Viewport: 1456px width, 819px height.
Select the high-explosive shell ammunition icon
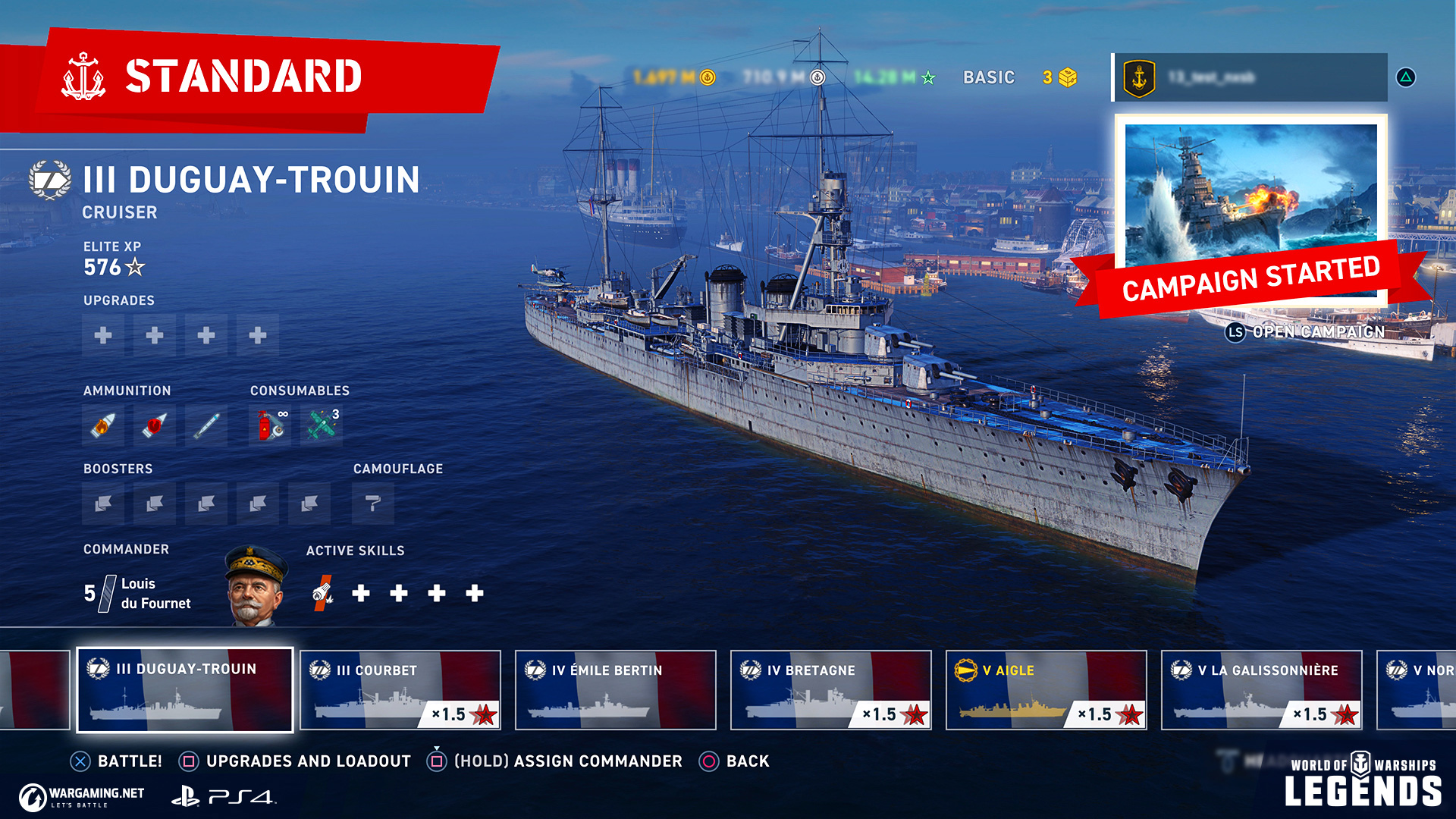pyautogui.click(x=103, y=425)
